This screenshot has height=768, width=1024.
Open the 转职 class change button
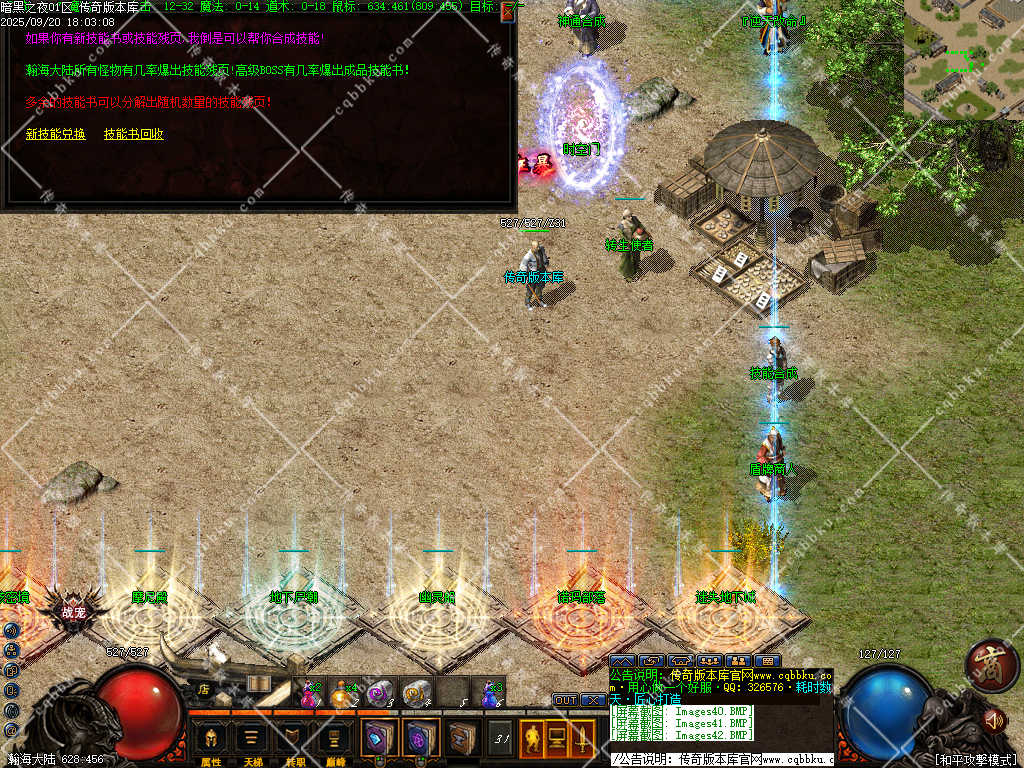[292, 740]
